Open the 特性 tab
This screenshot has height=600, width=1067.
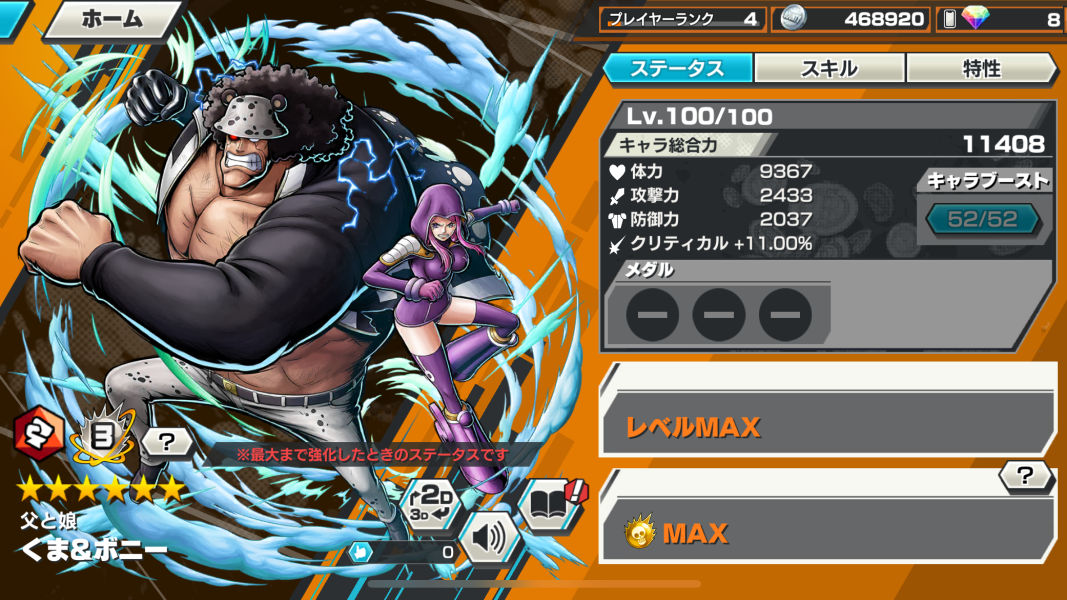tap(980, 68)
